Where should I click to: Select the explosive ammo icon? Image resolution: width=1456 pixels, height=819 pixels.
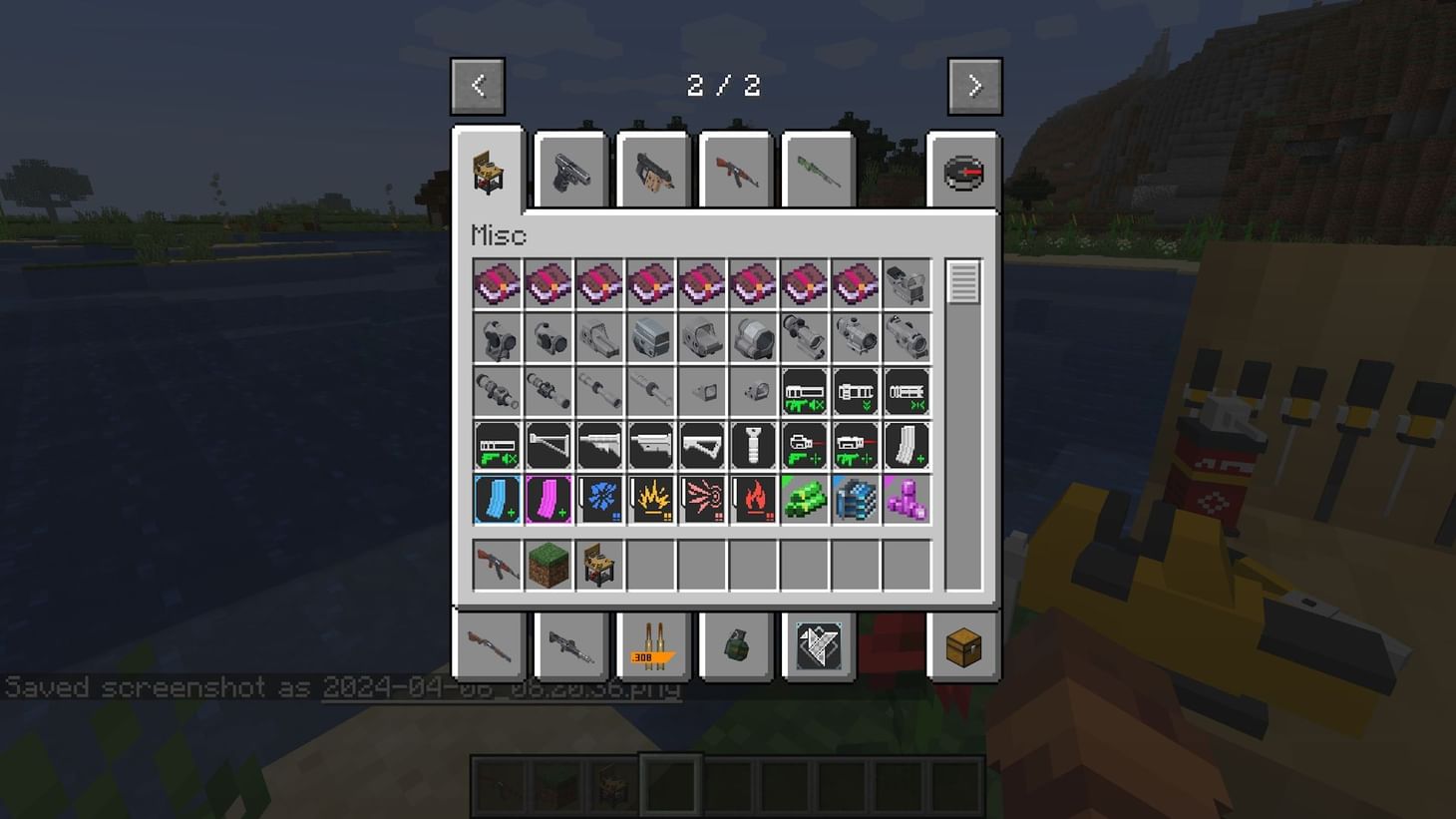[x=651, y=499]
